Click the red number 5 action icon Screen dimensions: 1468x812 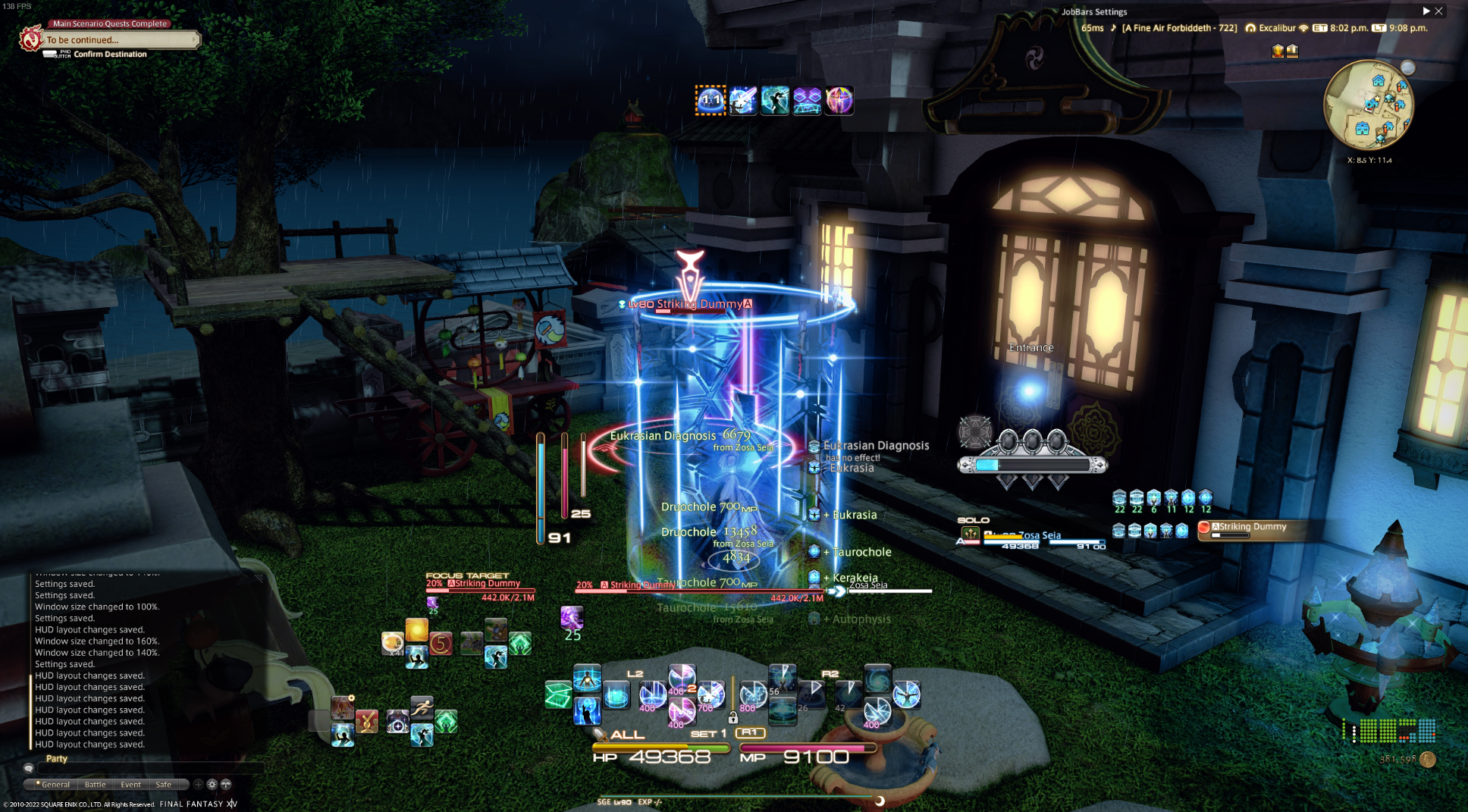pyautogui.click(x=441, y=644)
